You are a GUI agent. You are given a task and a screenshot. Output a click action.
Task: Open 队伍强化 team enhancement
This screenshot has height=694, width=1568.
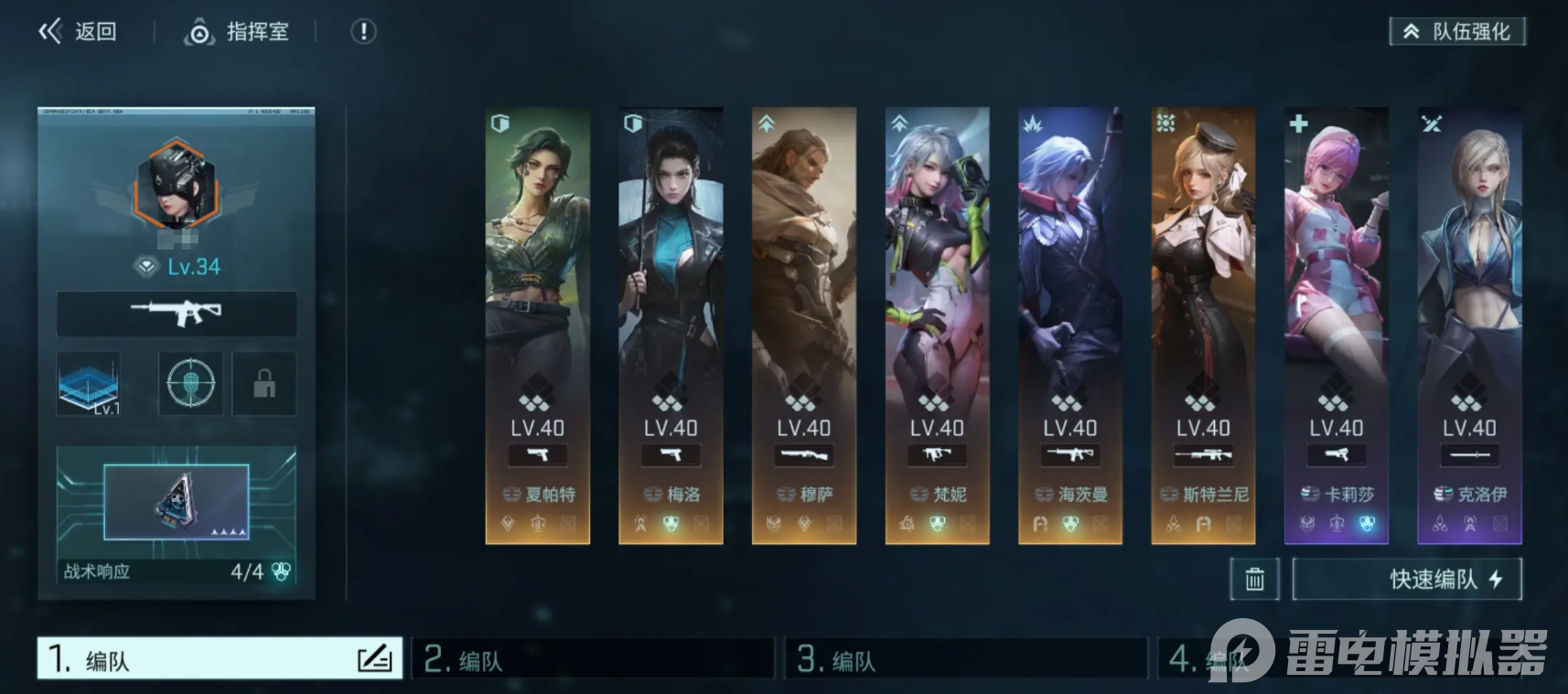coord(1457,32)
